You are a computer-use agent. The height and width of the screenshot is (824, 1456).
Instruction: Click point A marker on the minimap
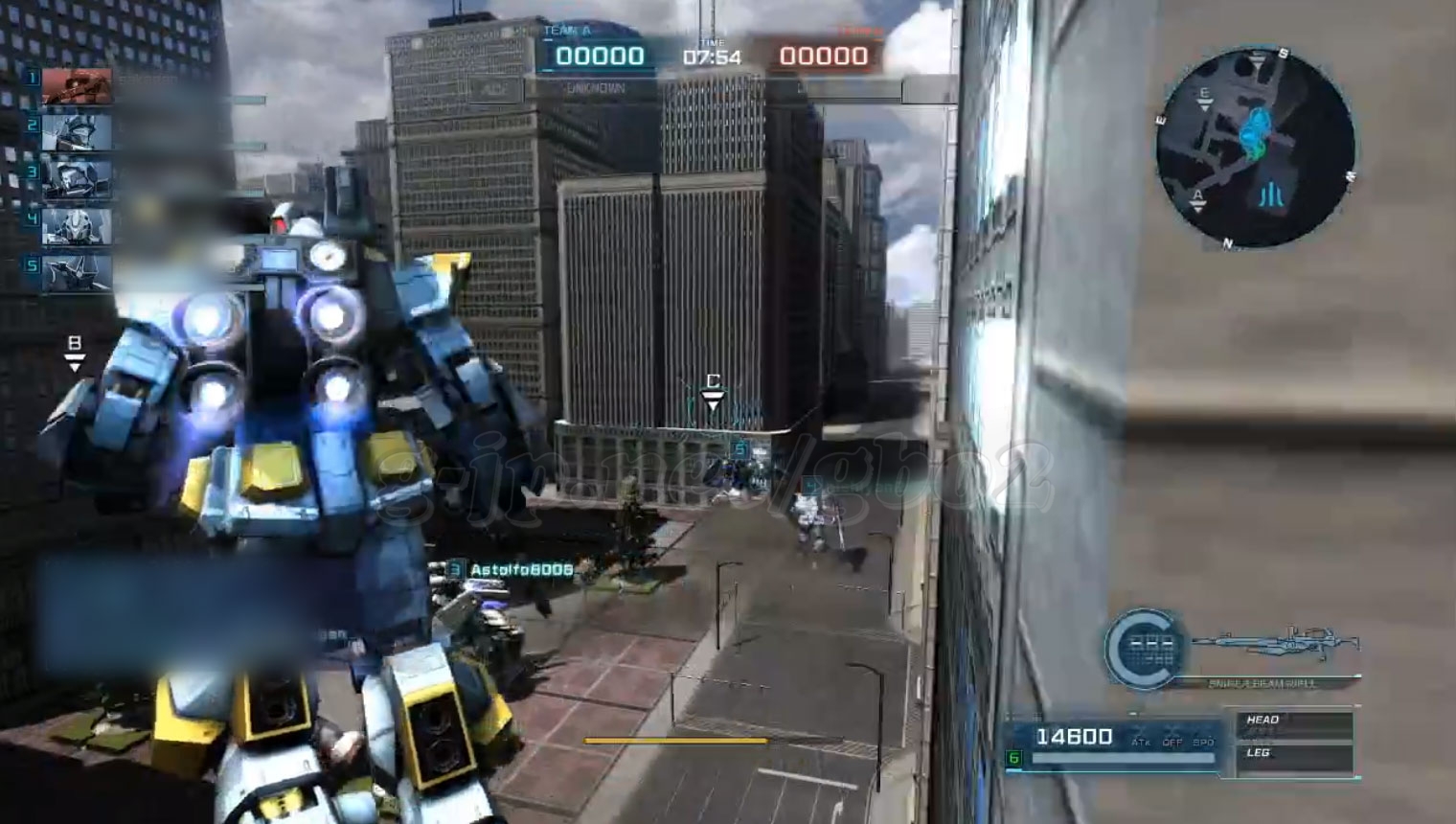coord(1197,198)
